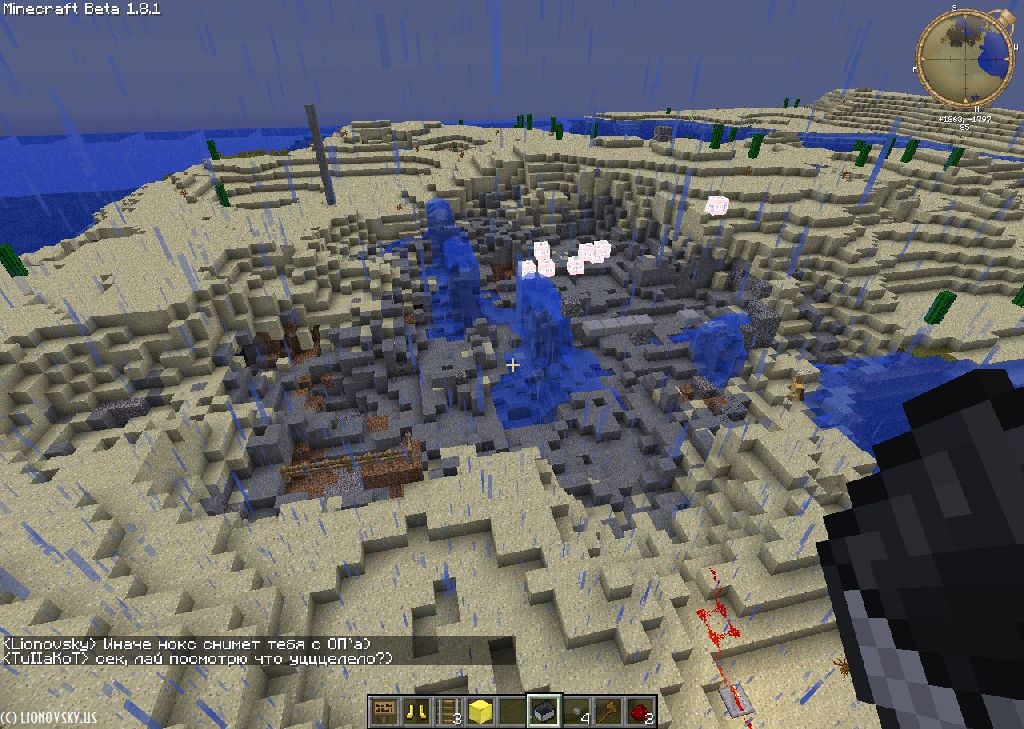Select the wooden stick tool slot
Viewport: 1024px width, 729px height.
pyautogui.click(x=608, y=712)
